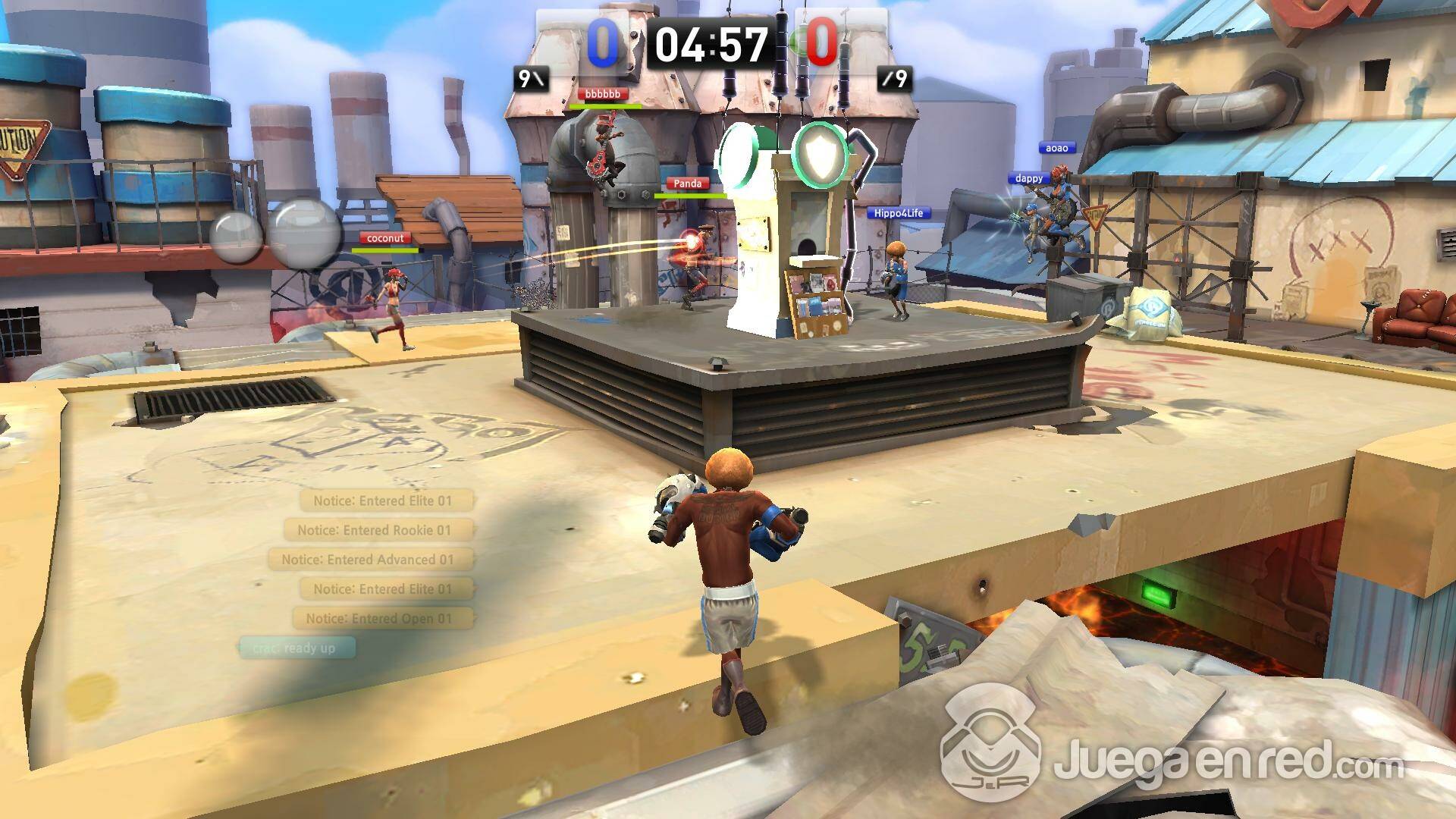The height and width of the screenshot is (819, 1456).
Task: Select the 'Entered Open 01' chat notice
Action: 382,619
